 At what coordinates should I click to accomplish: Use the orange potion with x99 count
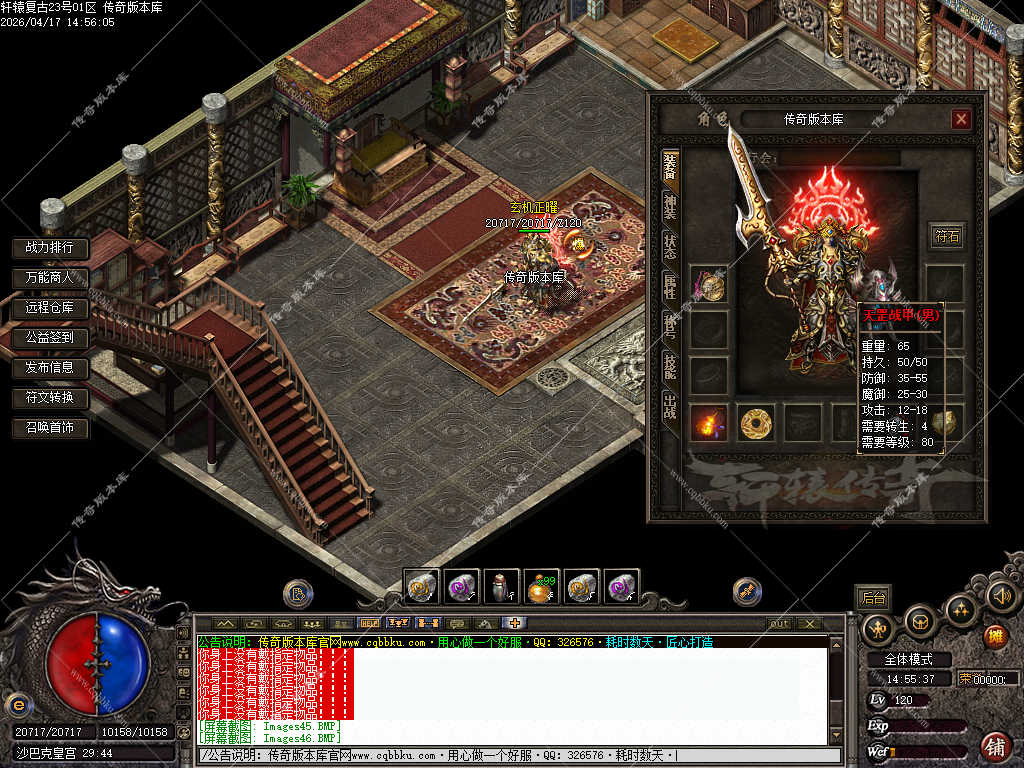[542, 587]
